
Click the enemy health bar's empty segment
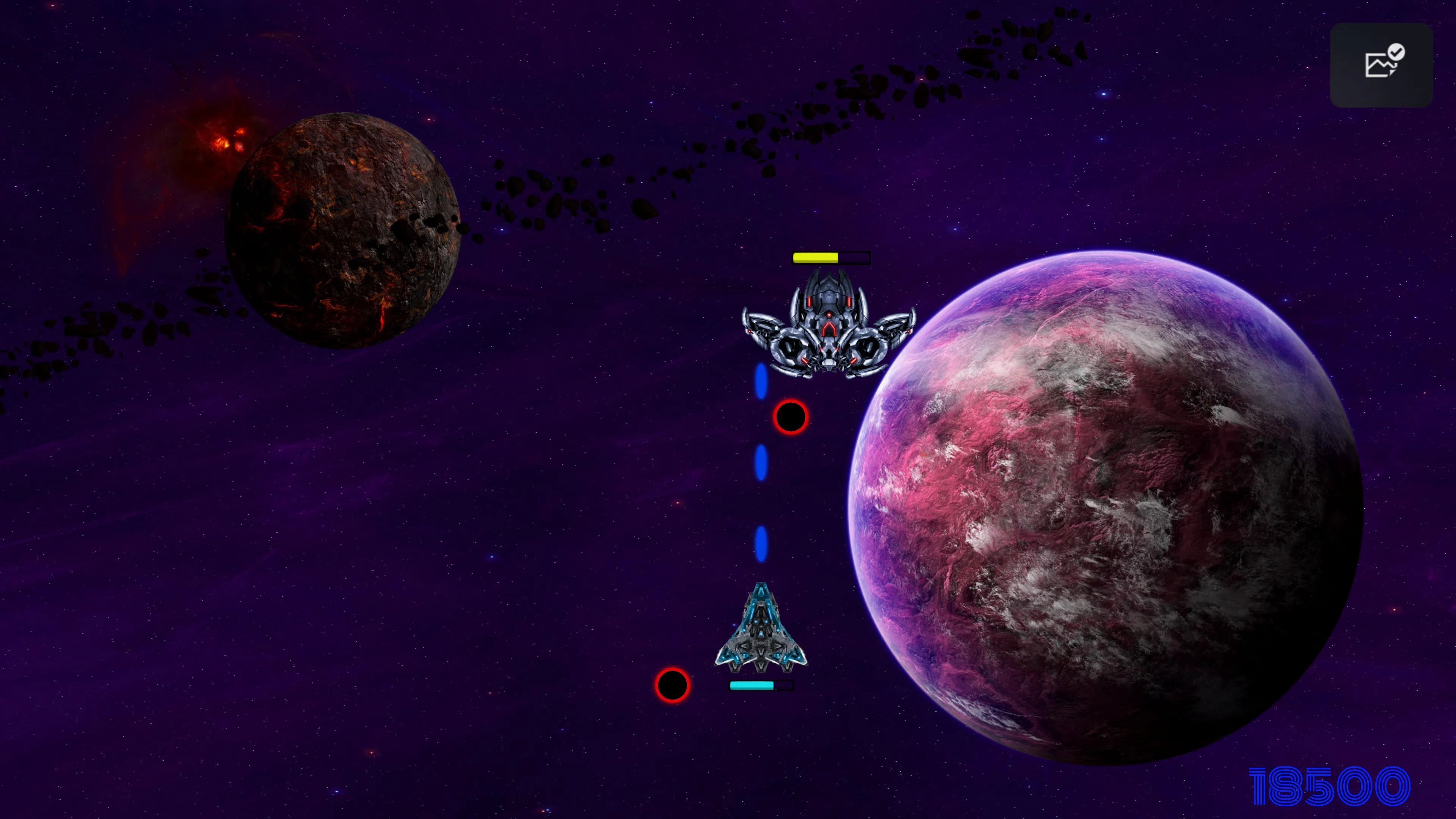[x=854, y=258]
